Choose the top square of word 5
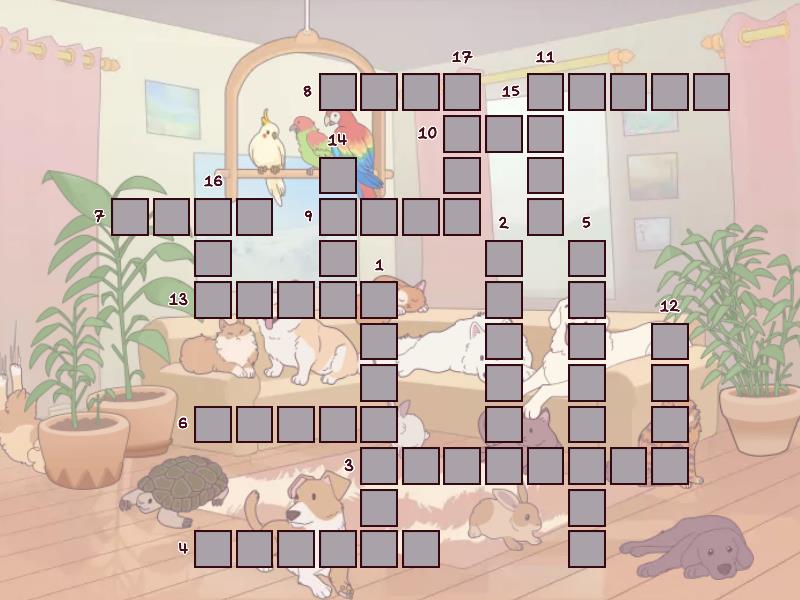800x600 pixels. point(587,258)
